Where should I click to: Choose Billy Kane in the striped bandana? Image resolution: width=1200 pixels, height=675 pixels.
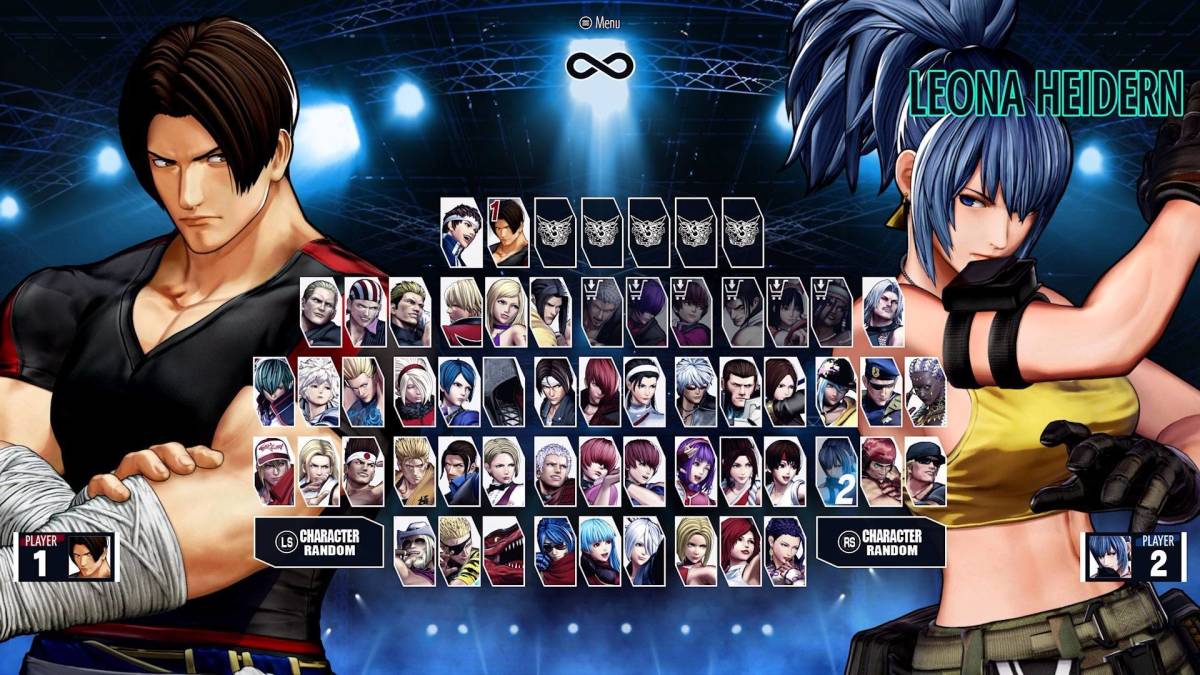(x=366, y=312)
